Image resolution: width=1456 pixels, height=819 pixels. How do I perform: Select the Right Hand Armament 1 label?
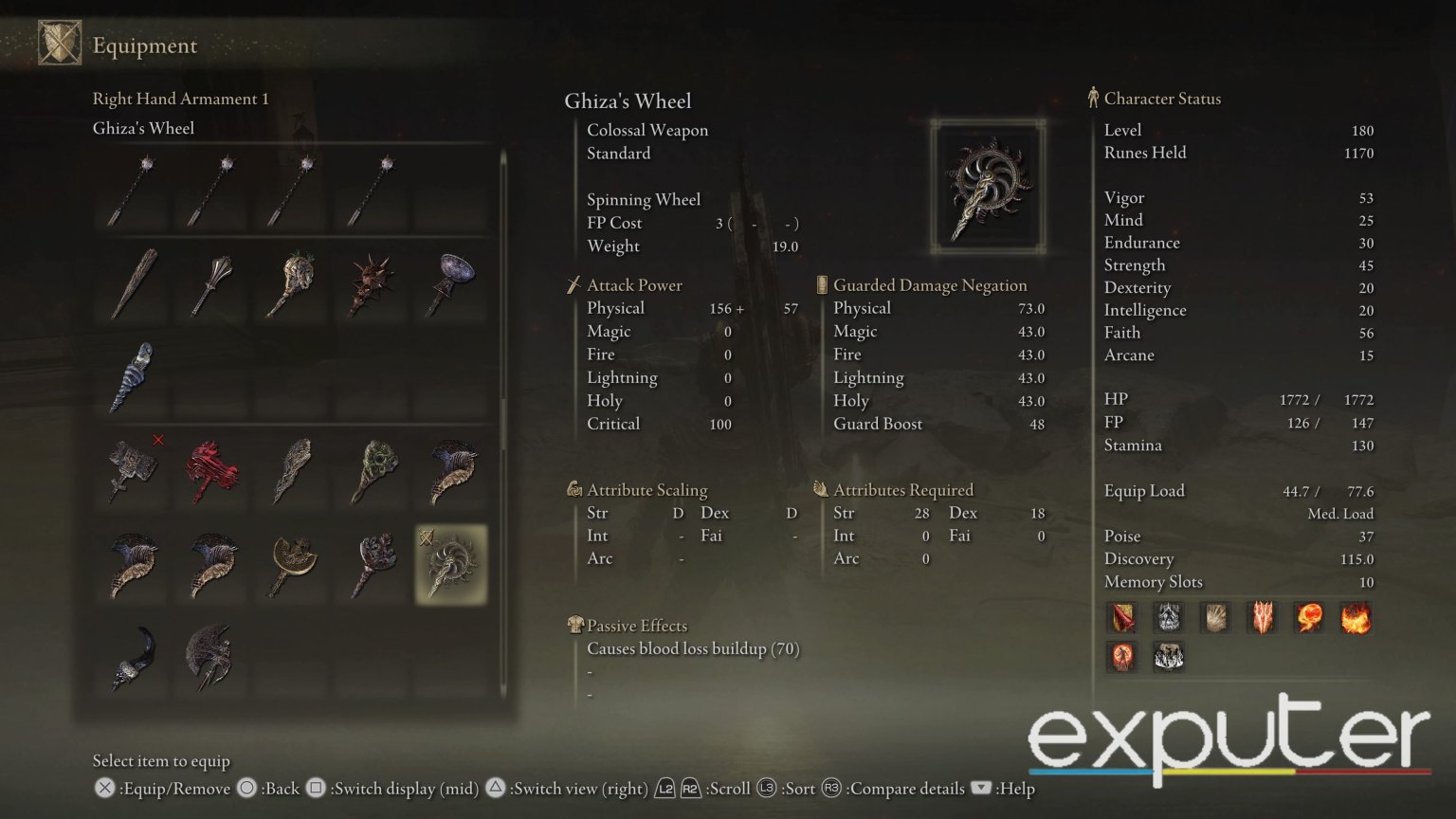point(180,99)
